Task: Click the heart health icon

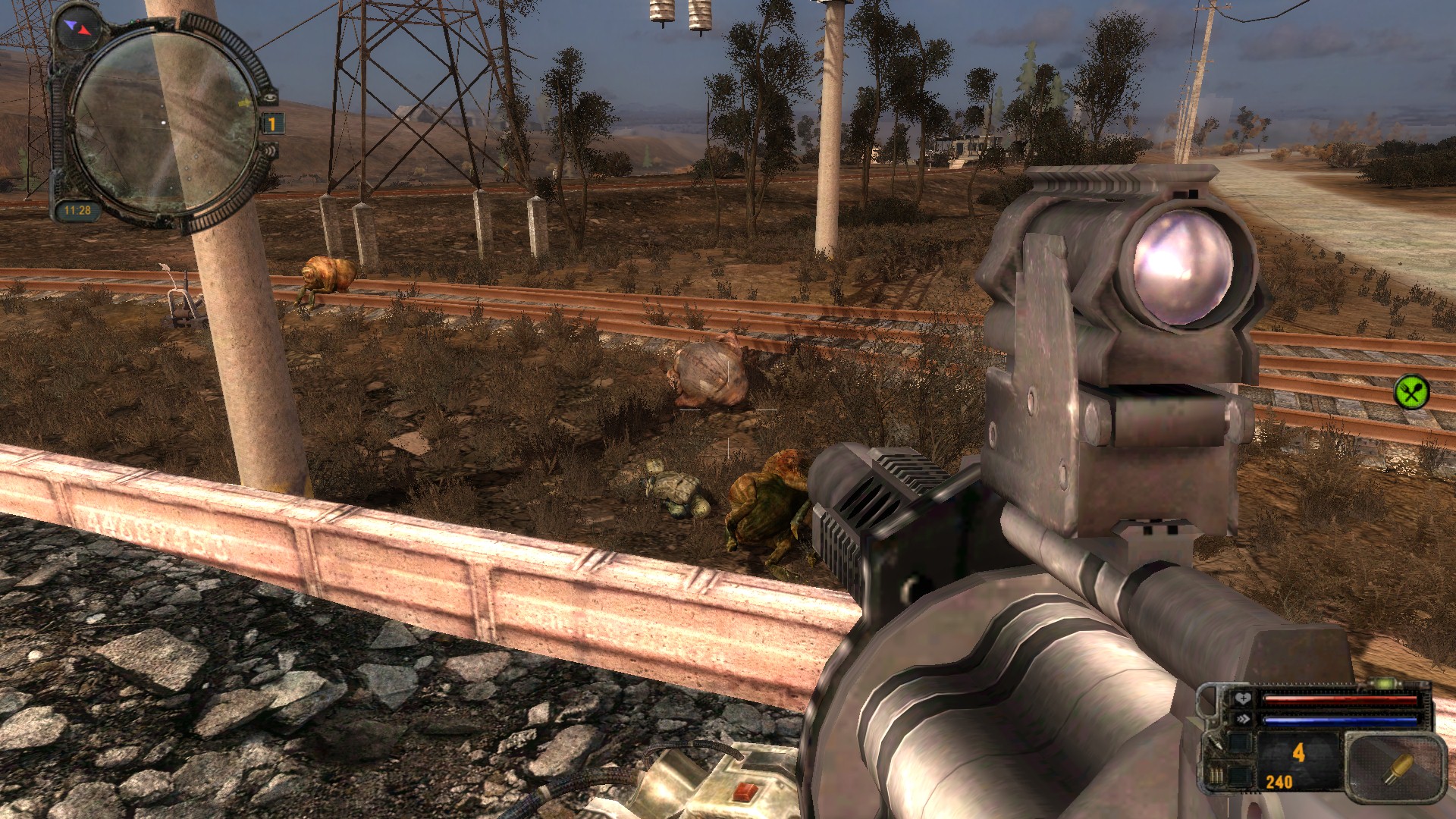Action: 1242,698
